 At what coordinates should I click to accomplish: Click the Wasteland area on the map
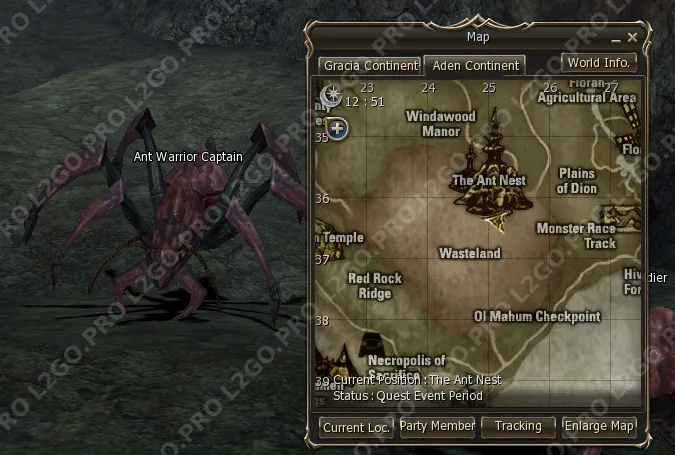tap(469, 254)
